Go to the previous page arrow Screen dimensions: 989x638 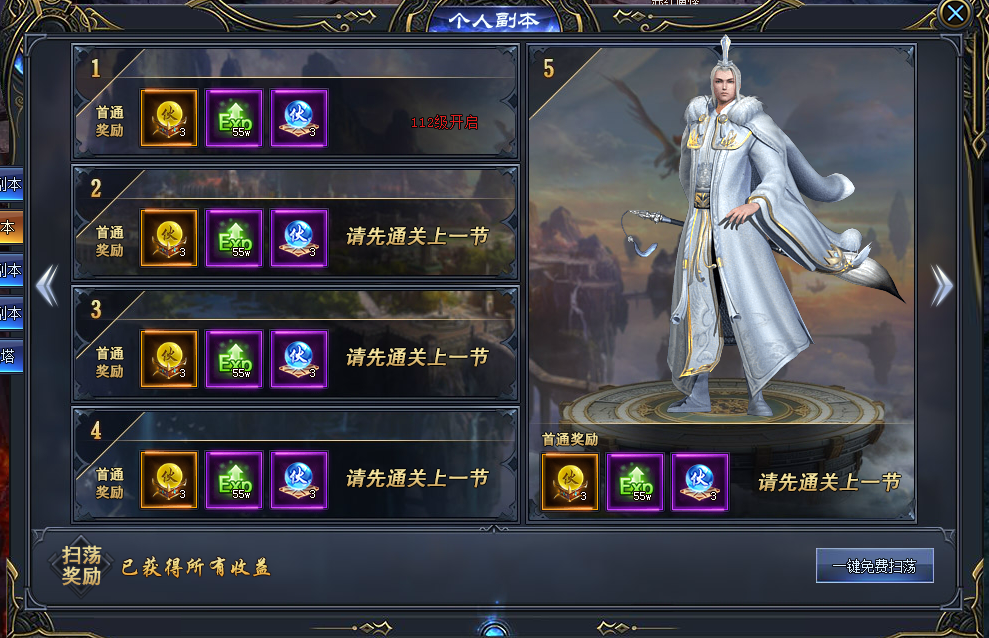46,286
